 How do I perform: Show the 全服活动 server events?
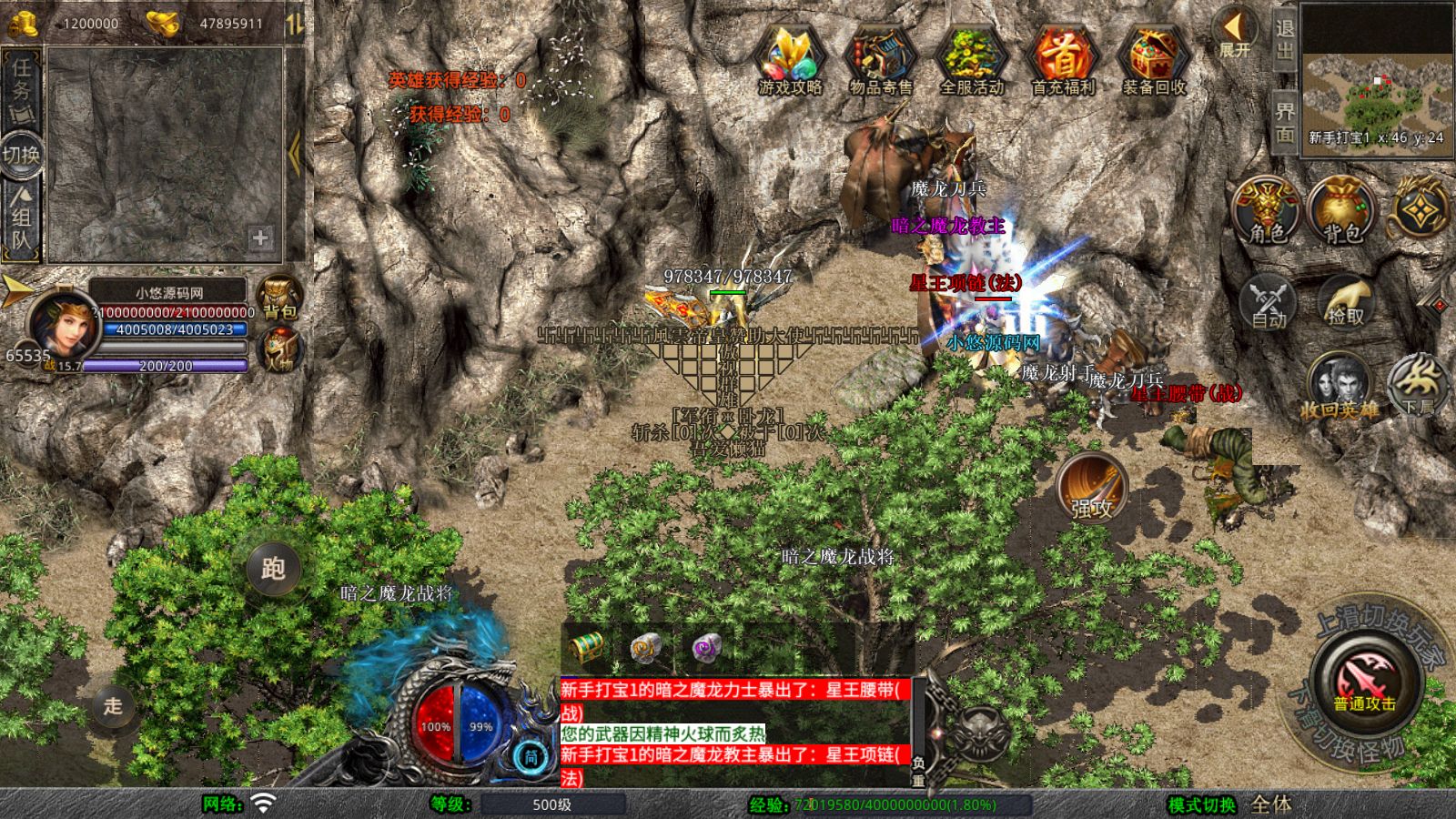(971, 59)
